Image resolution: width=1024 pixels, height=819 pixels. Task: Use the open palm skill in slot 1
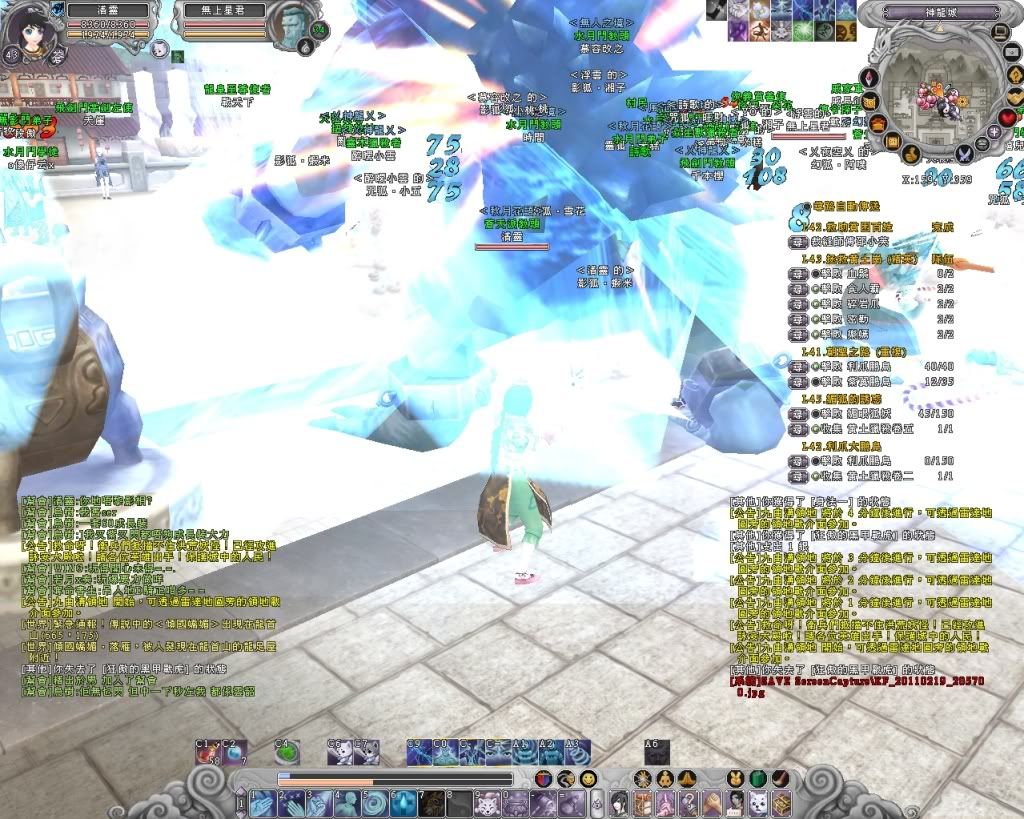coord(262,803)
